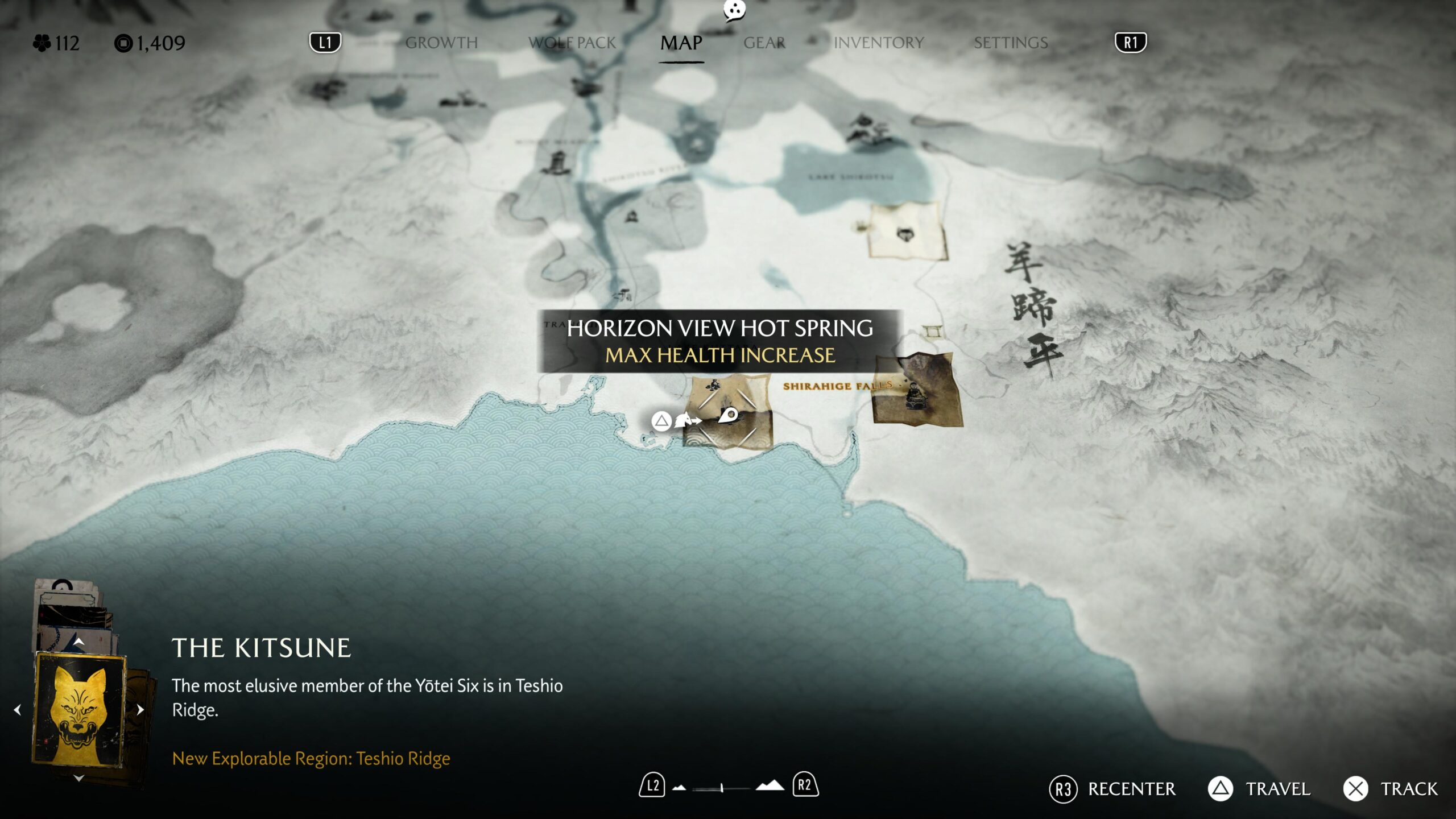This screenshot has width=1456, height=819.
Task: Select the Map tab
Action: click(x=681, y=43)
